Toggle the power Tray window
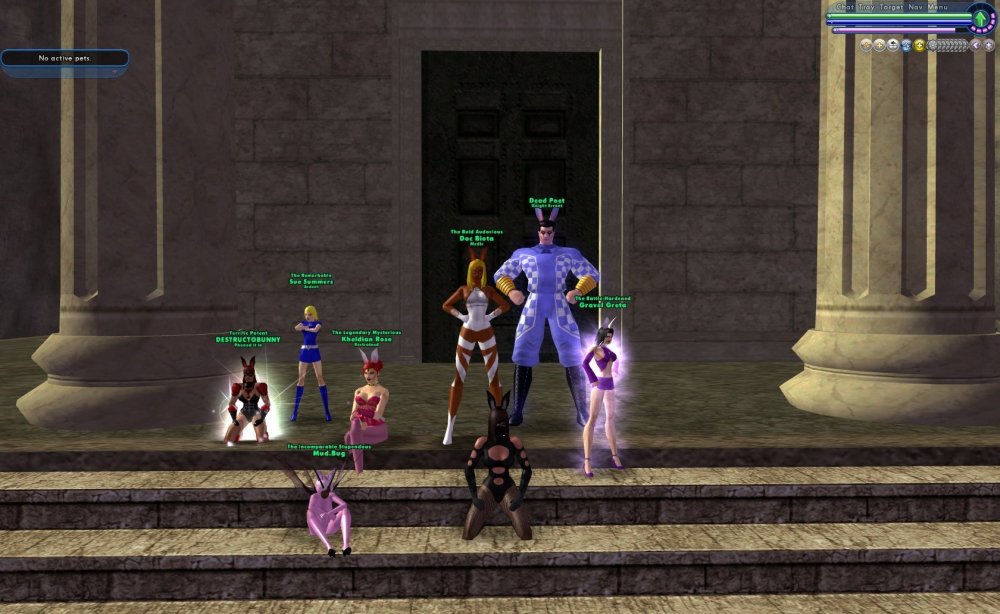Viewport: 1000px width, 614px height. coord(866,7)
